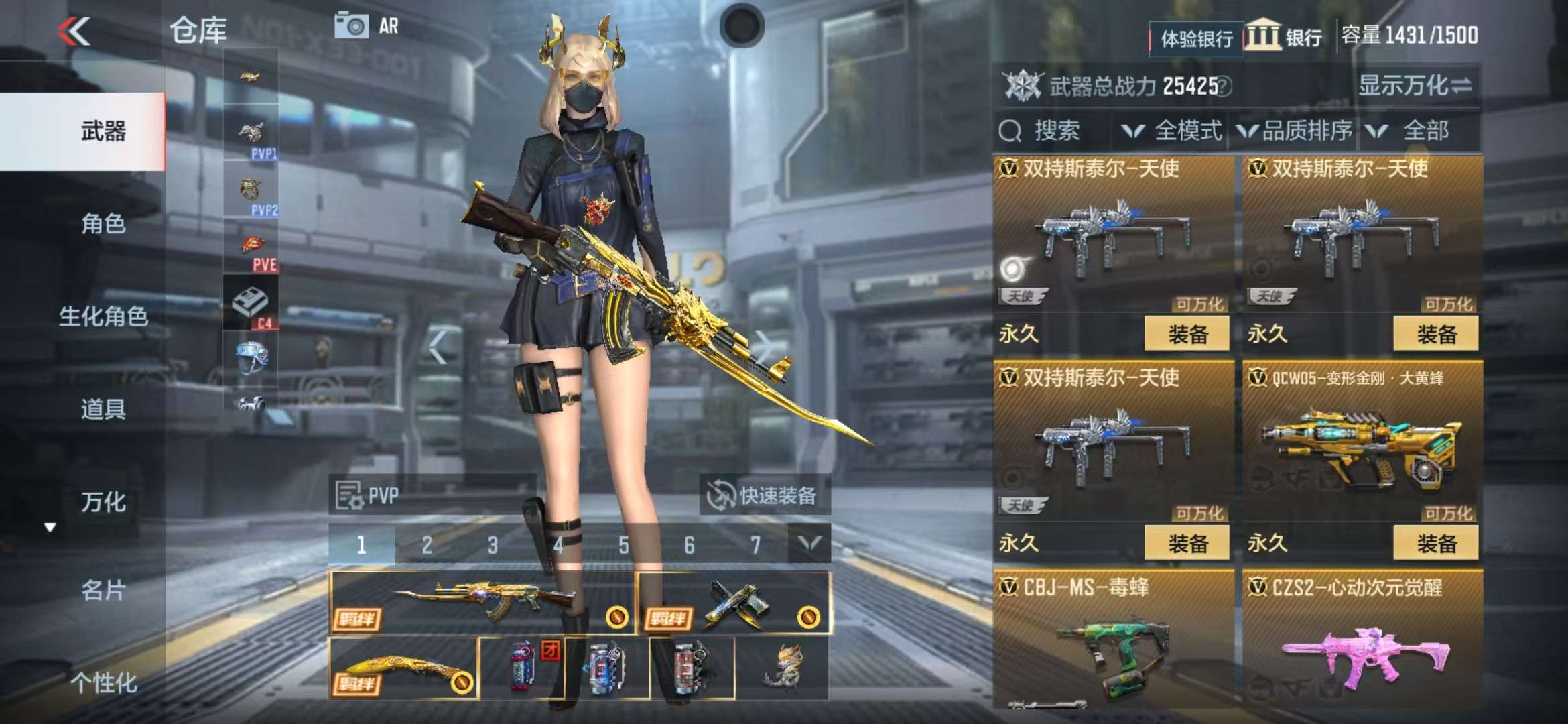The height and width of the screenshot is (724, 1568).
Task: Switch to the 生化角色 tab
Action: pyautogui.click(x=103, y=316)
